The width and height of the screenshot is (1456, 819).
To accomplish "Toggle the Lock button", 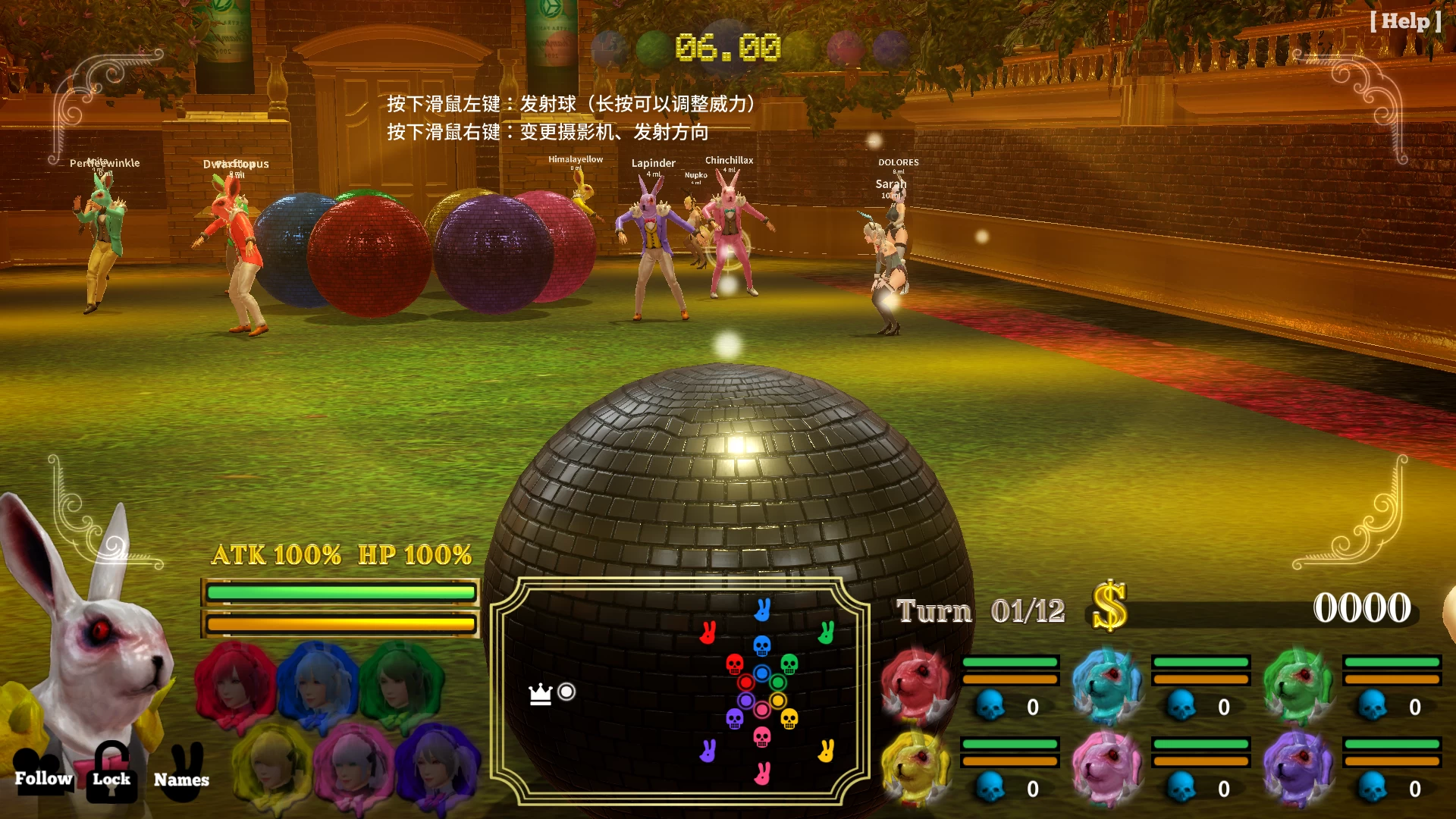I will pyautogui.click(x=111, y=772).
